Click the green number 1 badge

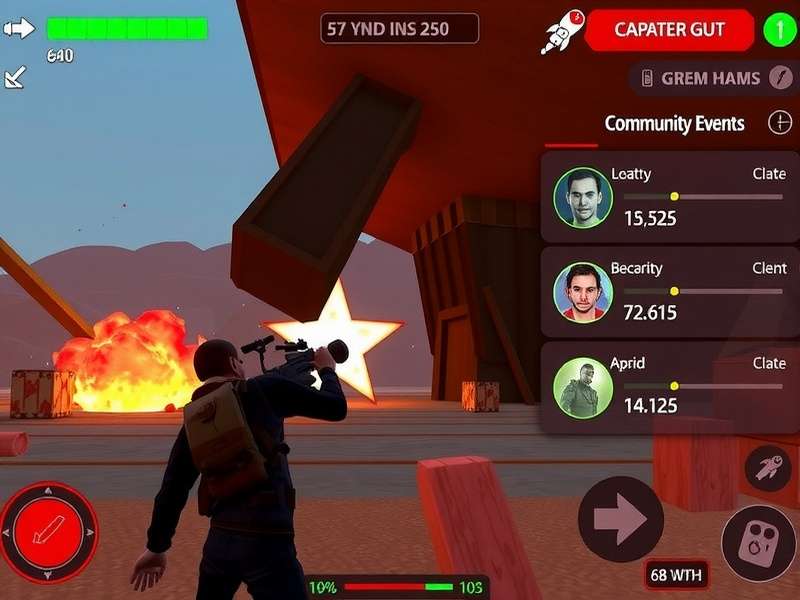coord(780,30)
